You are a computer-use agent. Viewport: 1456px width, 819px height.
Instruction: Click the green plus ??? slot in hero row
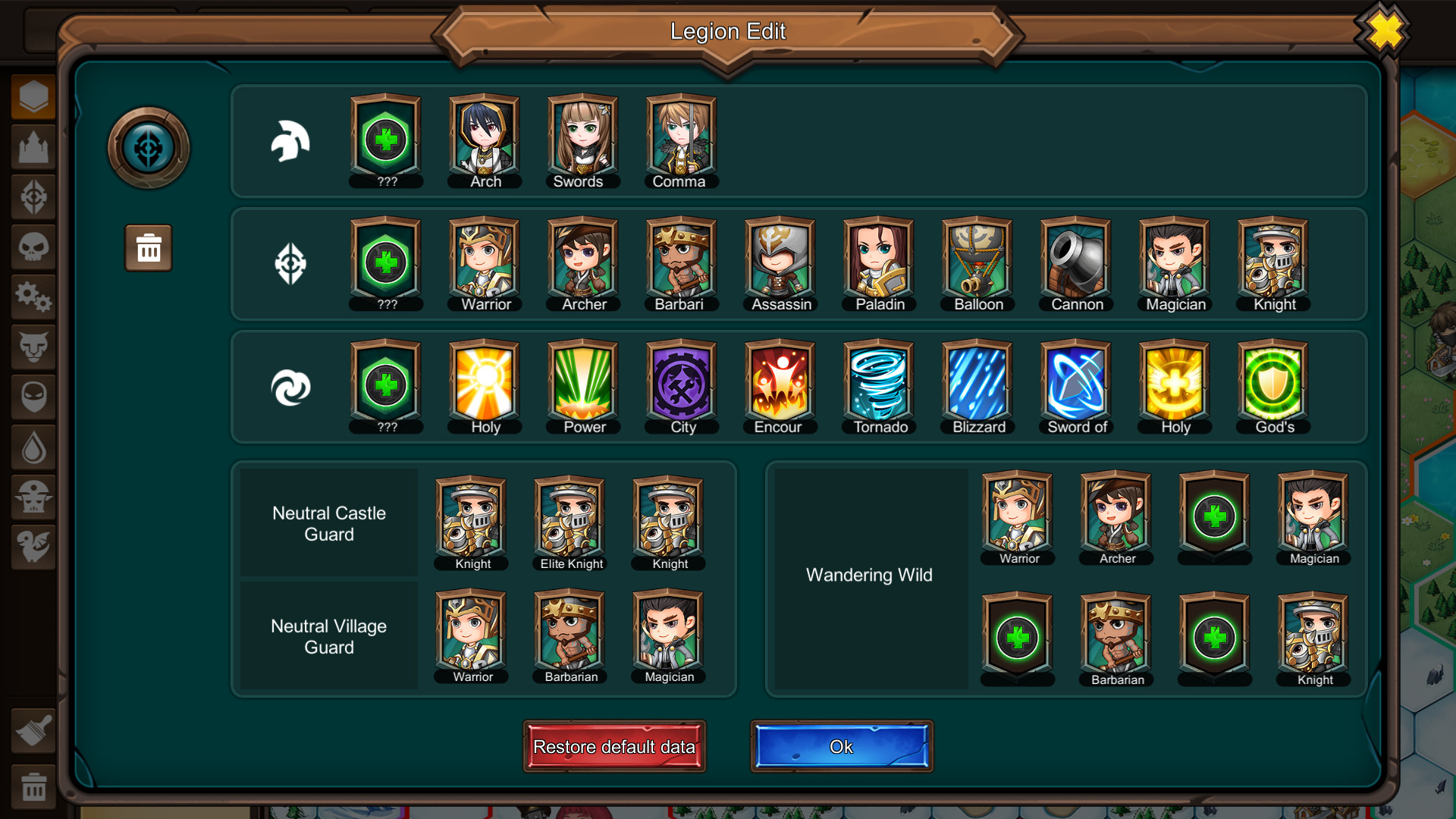[385, 138]
